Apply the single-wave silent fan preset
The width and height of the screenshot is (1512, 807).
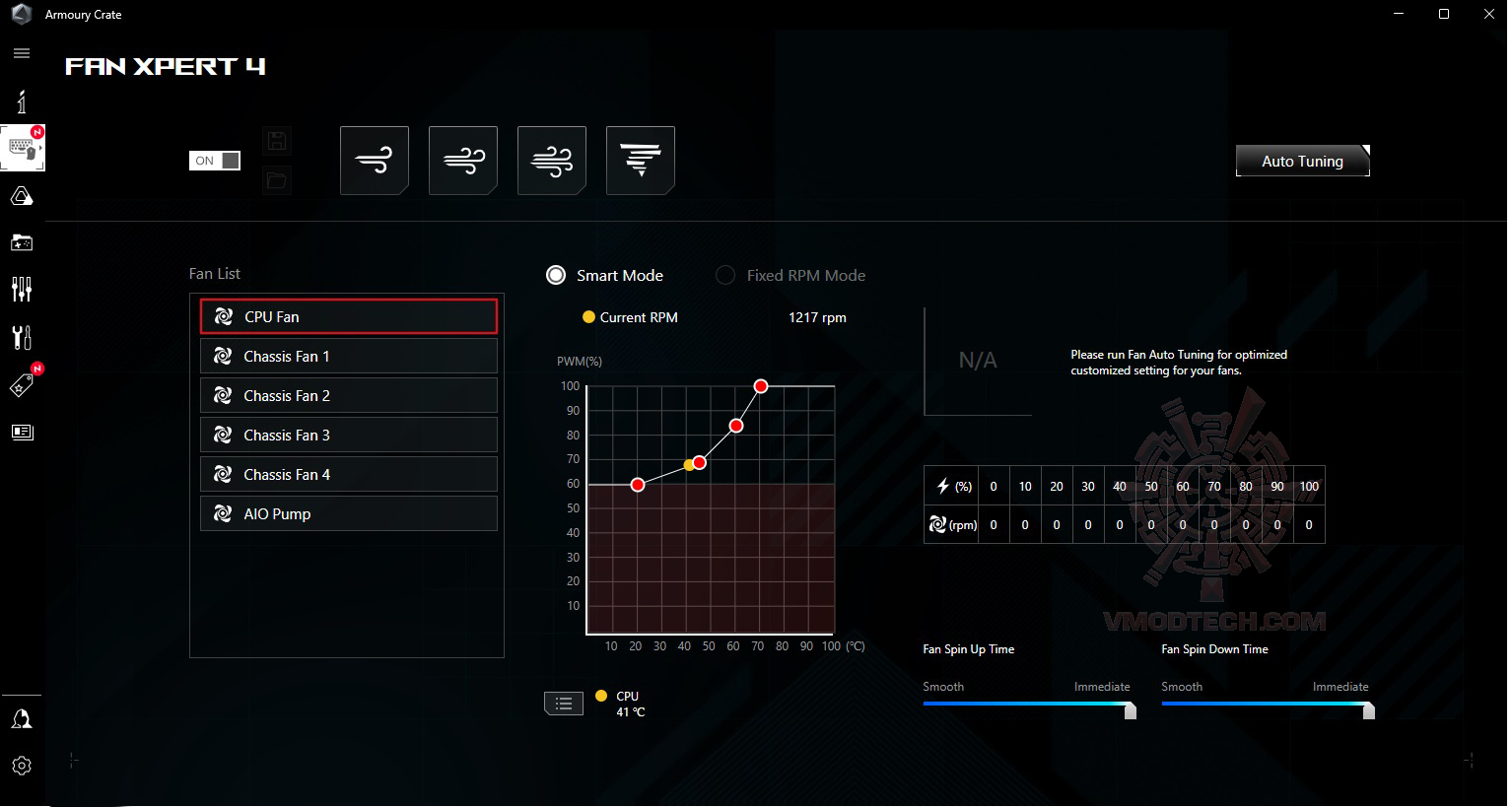click(x=375, y=160)
